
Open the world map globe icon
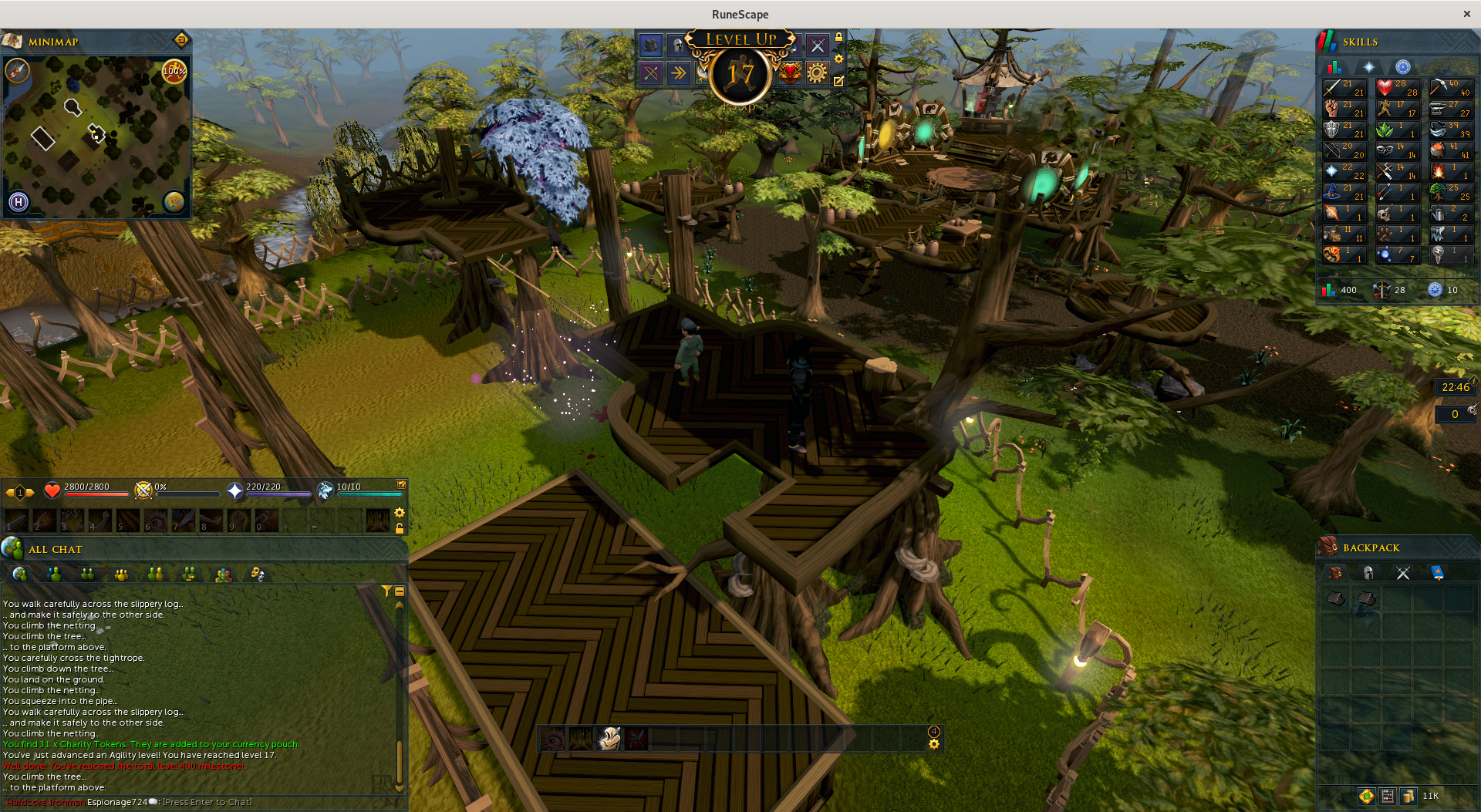174,202
